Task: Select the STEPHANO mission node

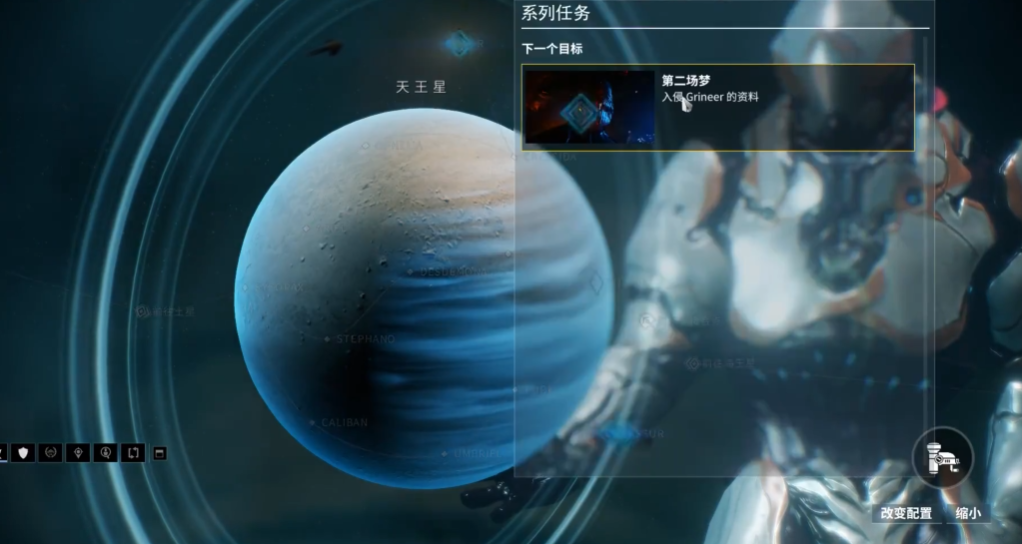Action: coord(327,339)
